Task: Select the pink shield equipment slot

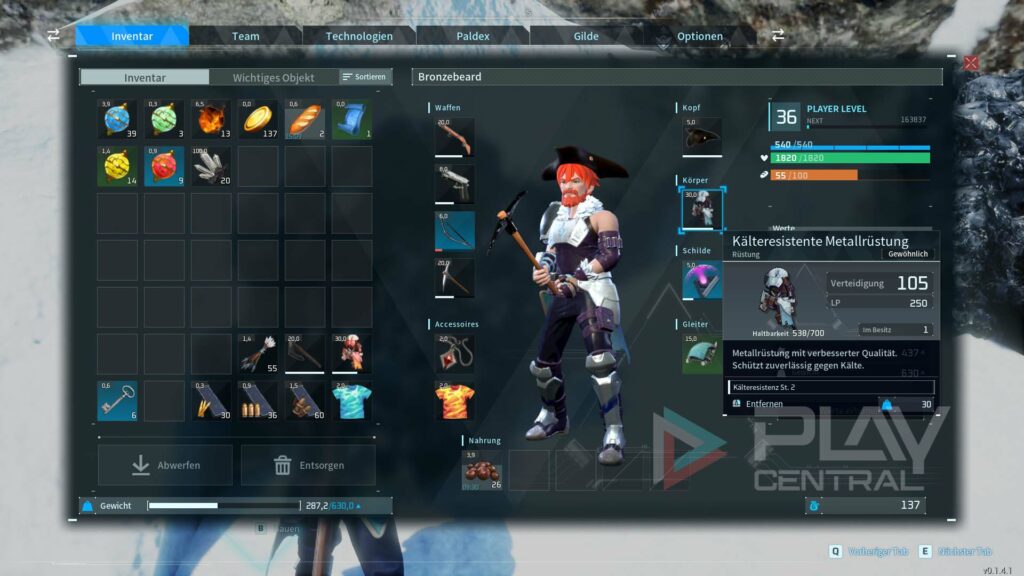Action: coord(702,281)
